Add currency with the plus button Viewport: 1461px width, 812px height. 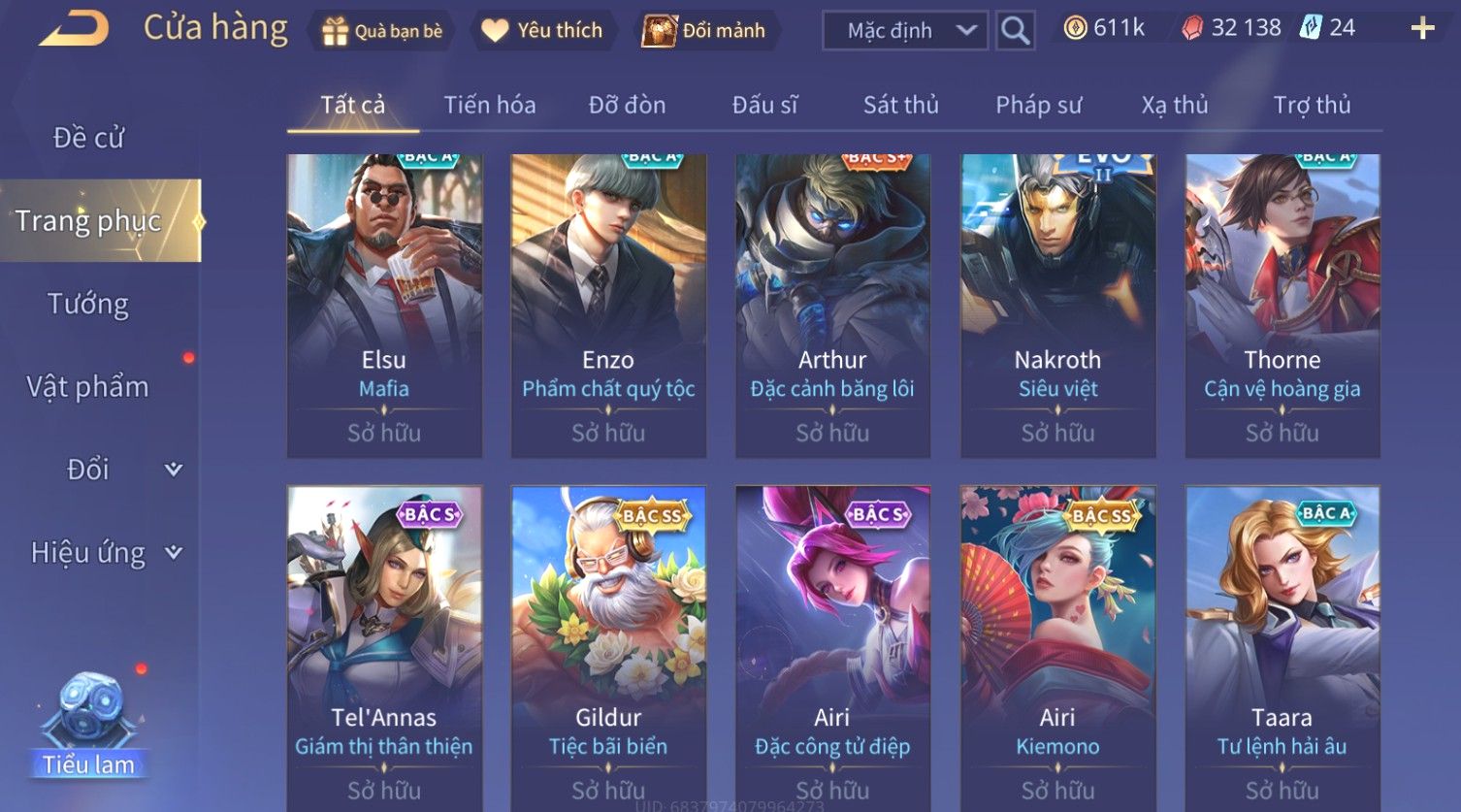tap(1422, 28)
